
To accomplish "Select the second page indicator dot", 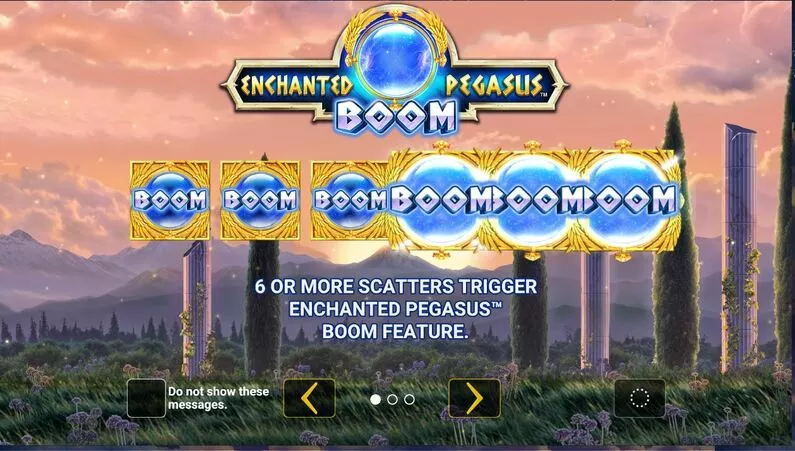I will (392, 399).
